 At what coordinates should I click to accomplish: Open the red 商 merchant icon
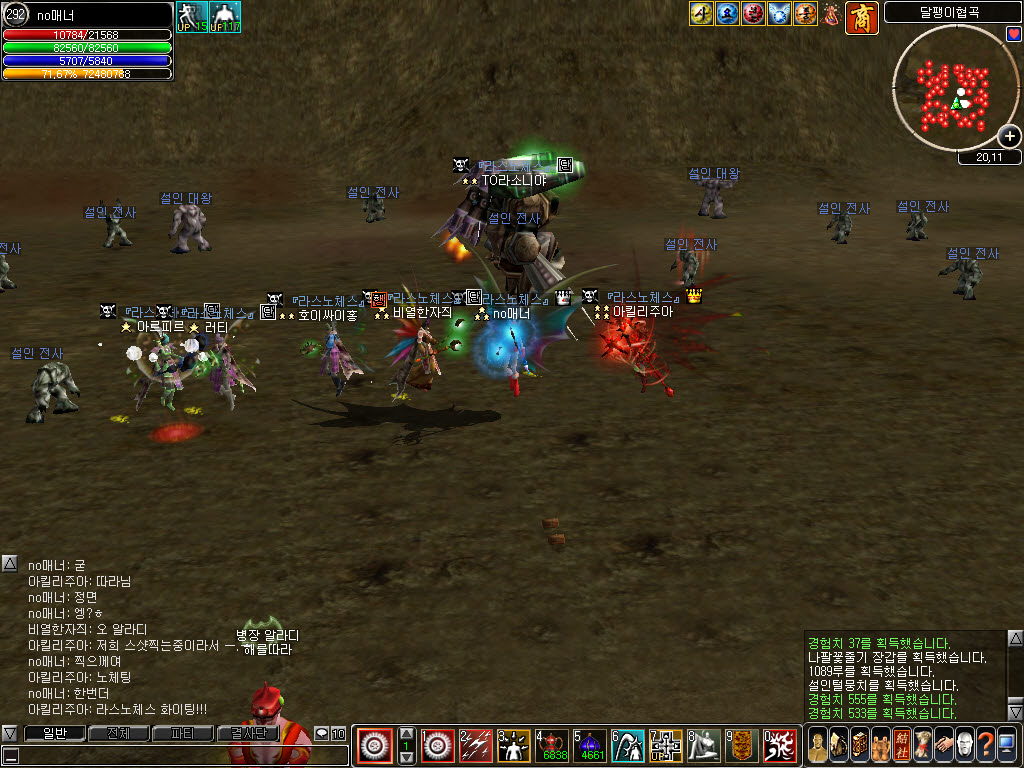coord(862,17)
